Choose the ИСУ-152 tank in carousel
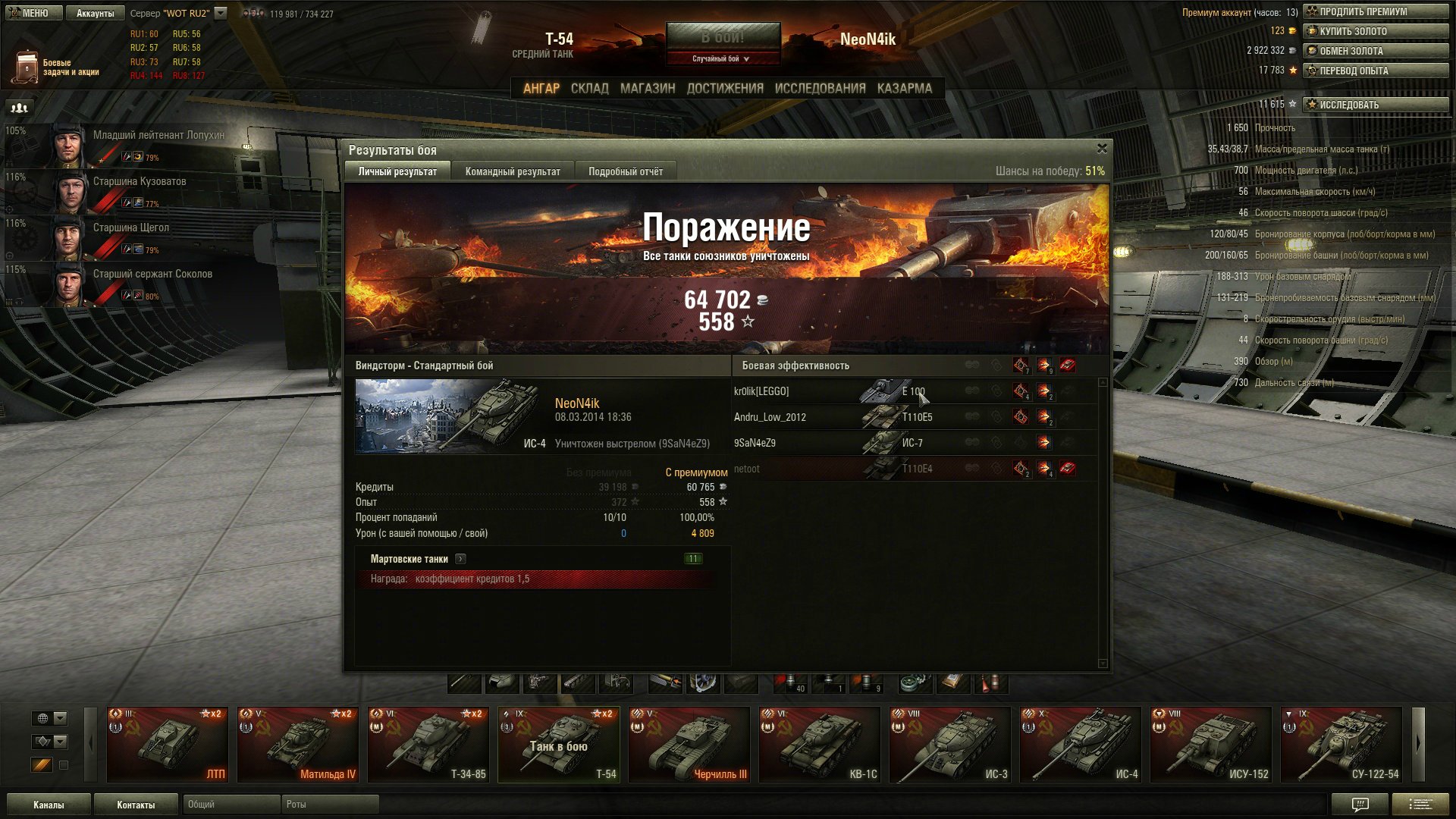Viewport: 1456px width, 819px height. [x=1211, y=744]
